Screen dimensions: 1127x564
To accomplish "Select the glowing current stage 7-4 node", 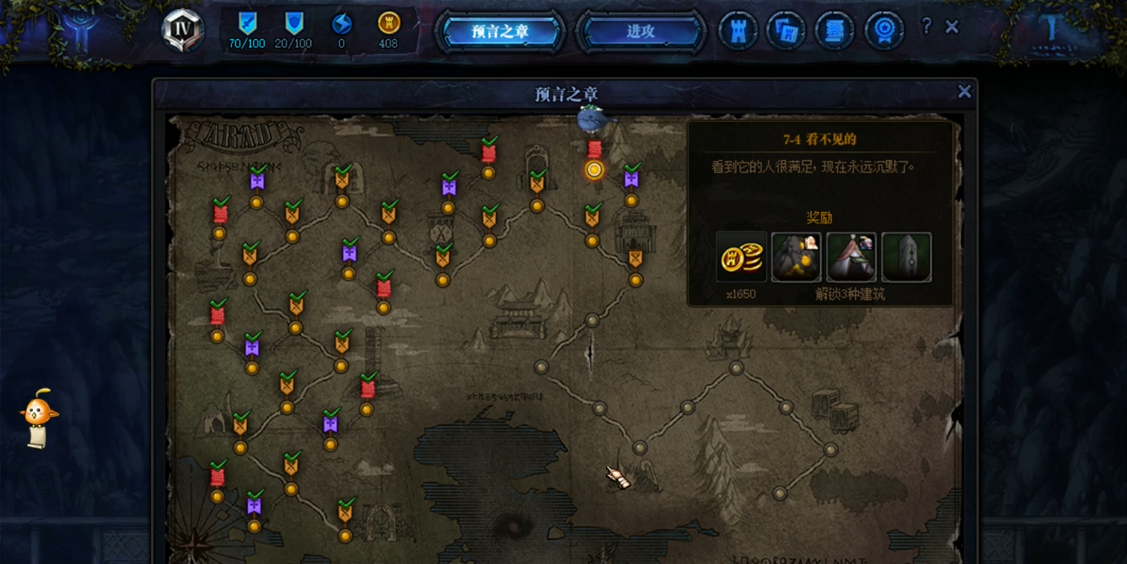I will click(x=594, y=170).
